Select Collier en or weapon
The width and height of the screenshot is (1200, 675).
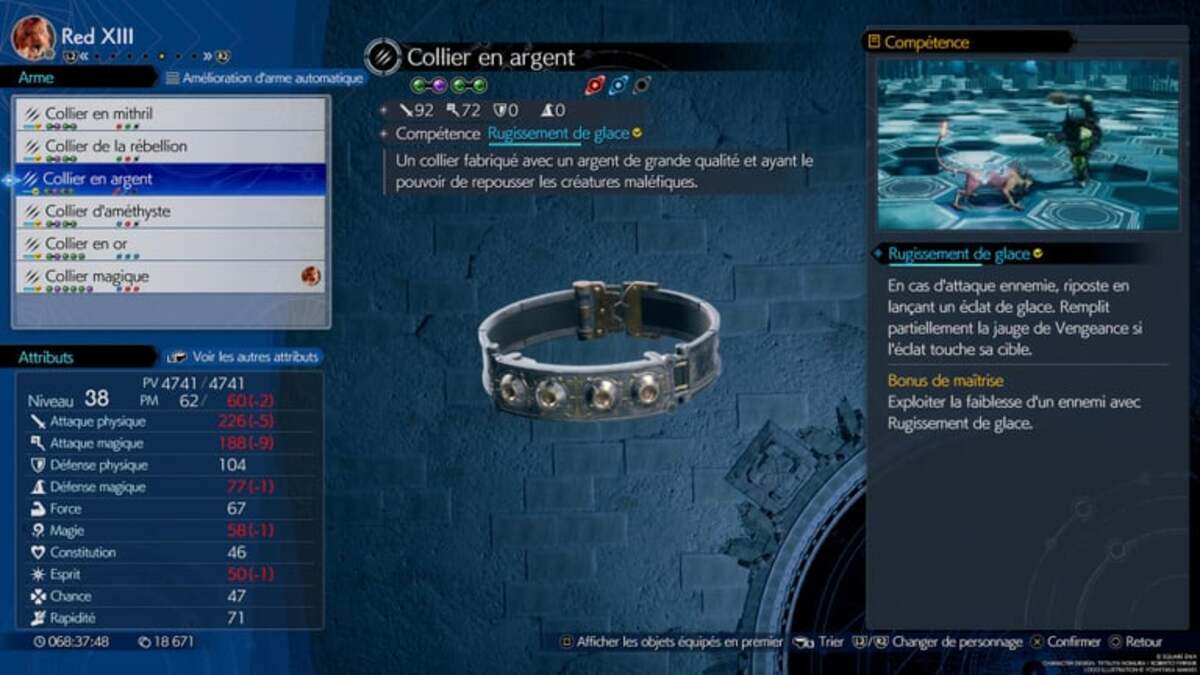[170, 244]
